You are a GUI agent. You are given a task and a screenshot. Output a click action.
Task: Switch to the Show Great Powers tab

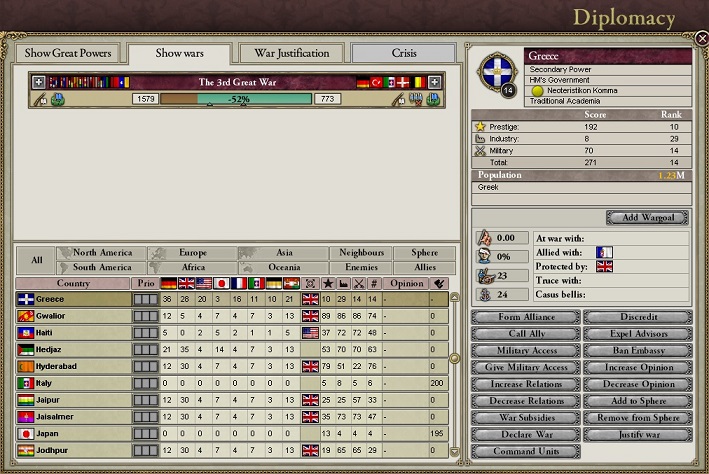[68, 53]
